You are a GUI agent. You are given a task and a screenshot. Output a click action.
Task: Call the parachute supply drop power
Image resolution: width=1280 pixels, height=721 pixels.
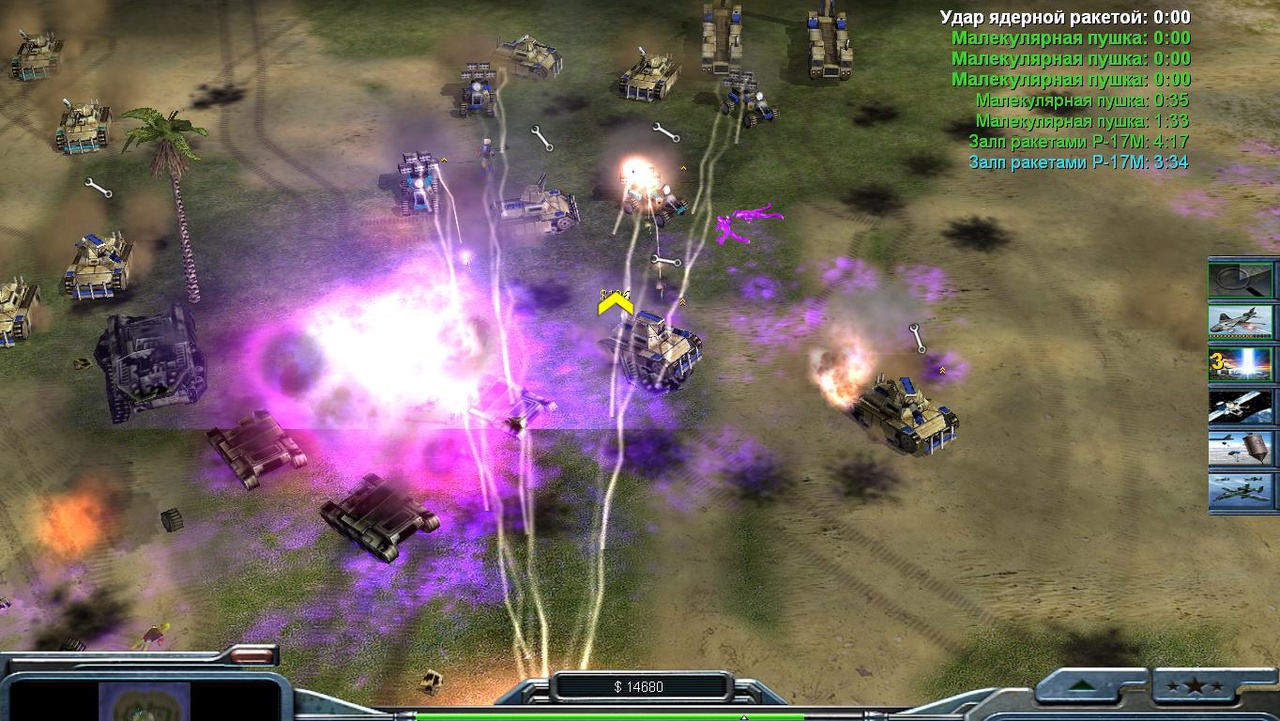[x=1241, y=448]
